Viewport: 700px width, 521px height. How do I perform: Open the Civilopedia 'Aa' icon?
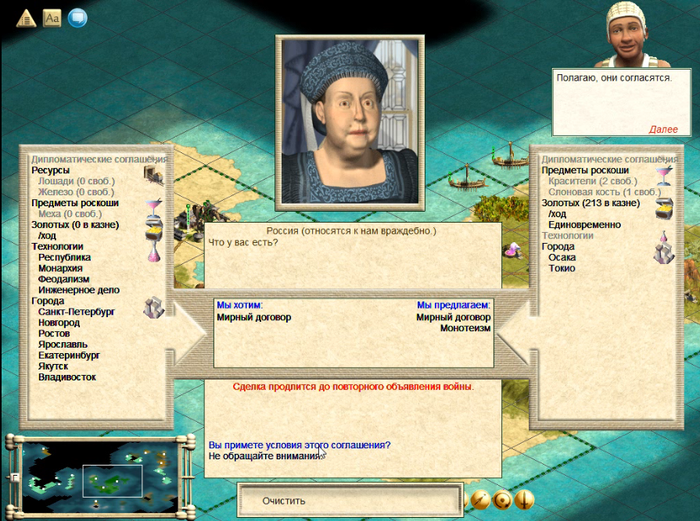coord(52,17)
